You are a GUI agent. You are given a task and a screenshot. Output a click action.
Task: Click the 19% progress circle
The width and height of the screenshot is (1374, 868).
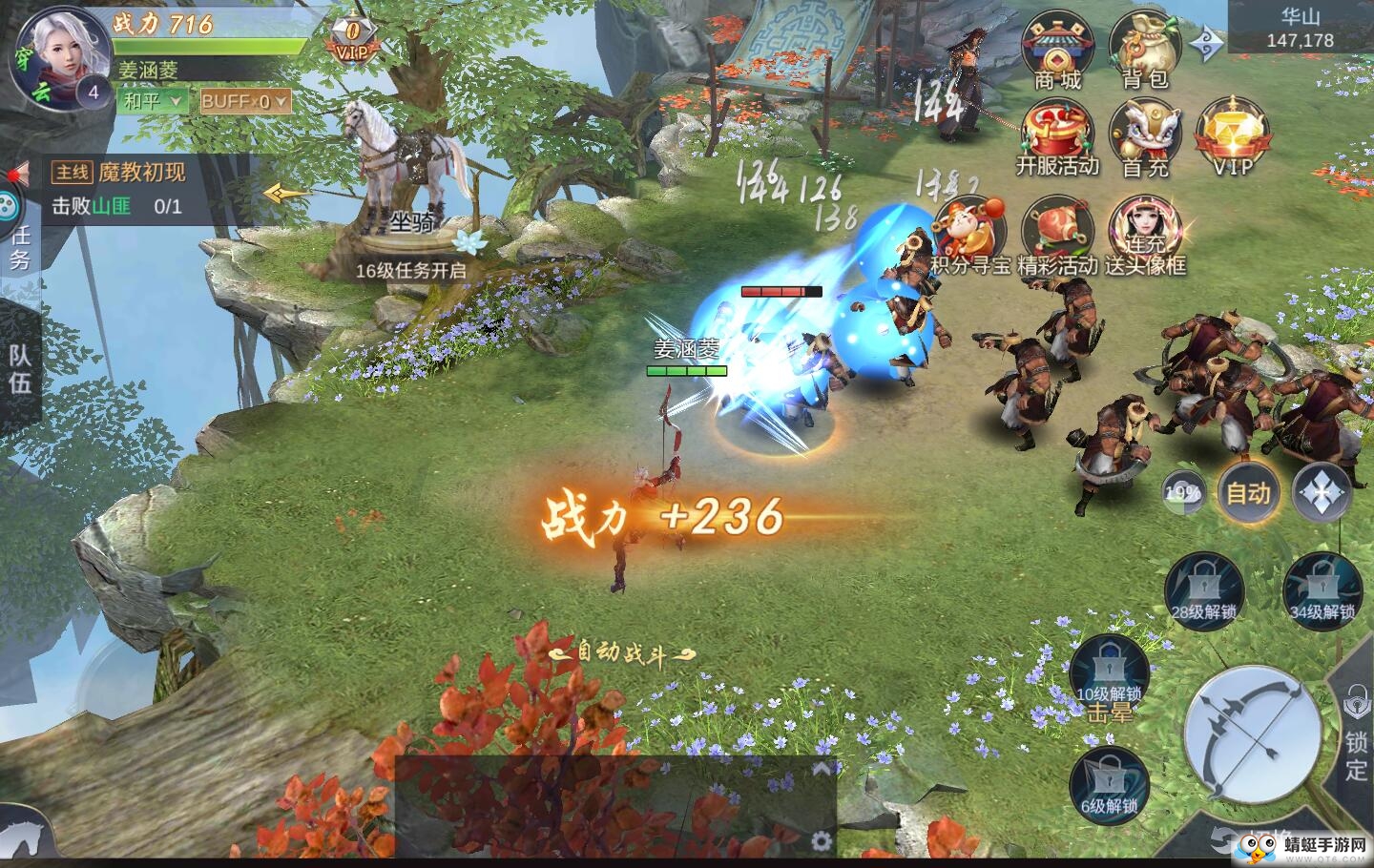pyautogui.click(x=1183, y=494)
